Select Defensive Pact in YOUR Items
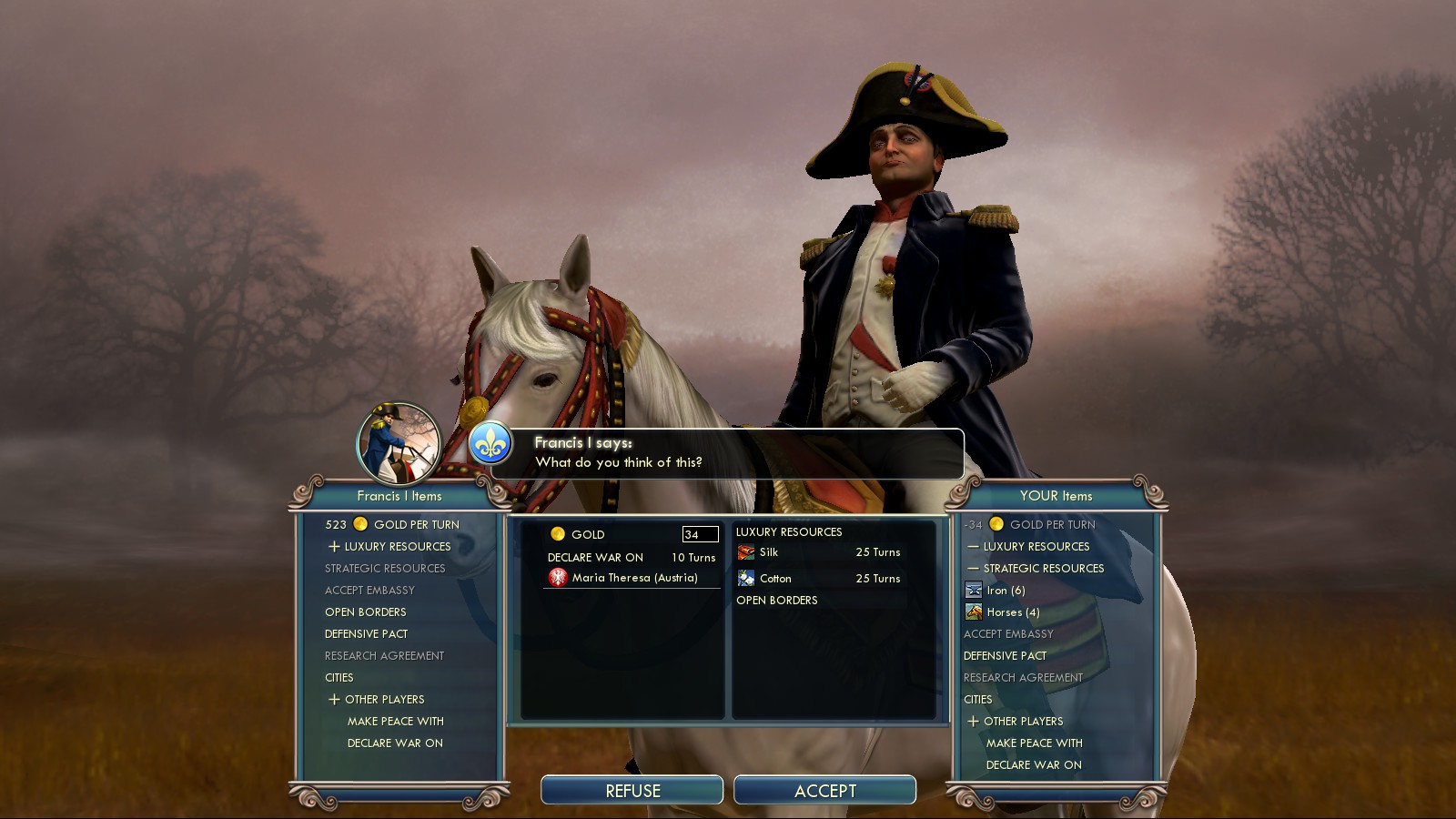 (x=1005, y=656)
